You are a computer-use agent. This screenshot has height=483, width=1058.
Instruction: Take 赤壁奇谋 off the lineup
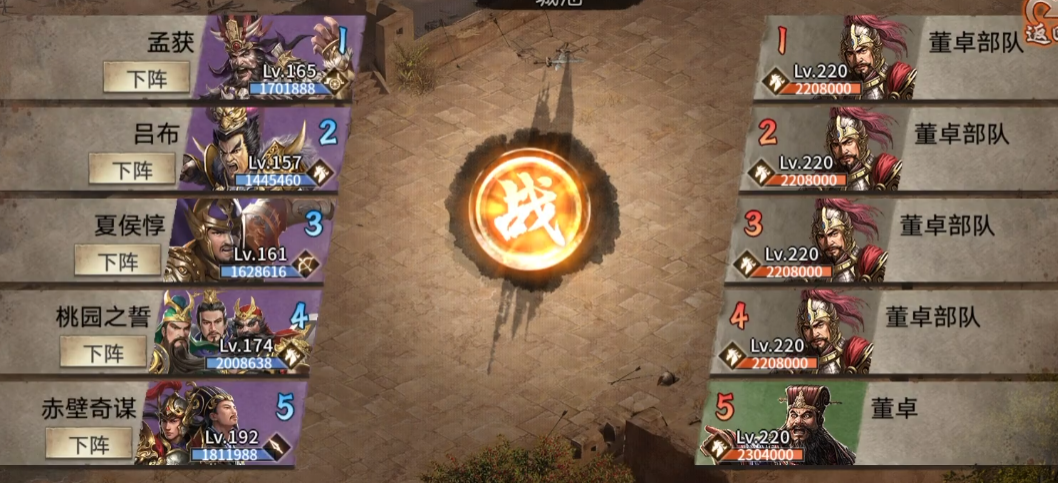coord(89,443)
